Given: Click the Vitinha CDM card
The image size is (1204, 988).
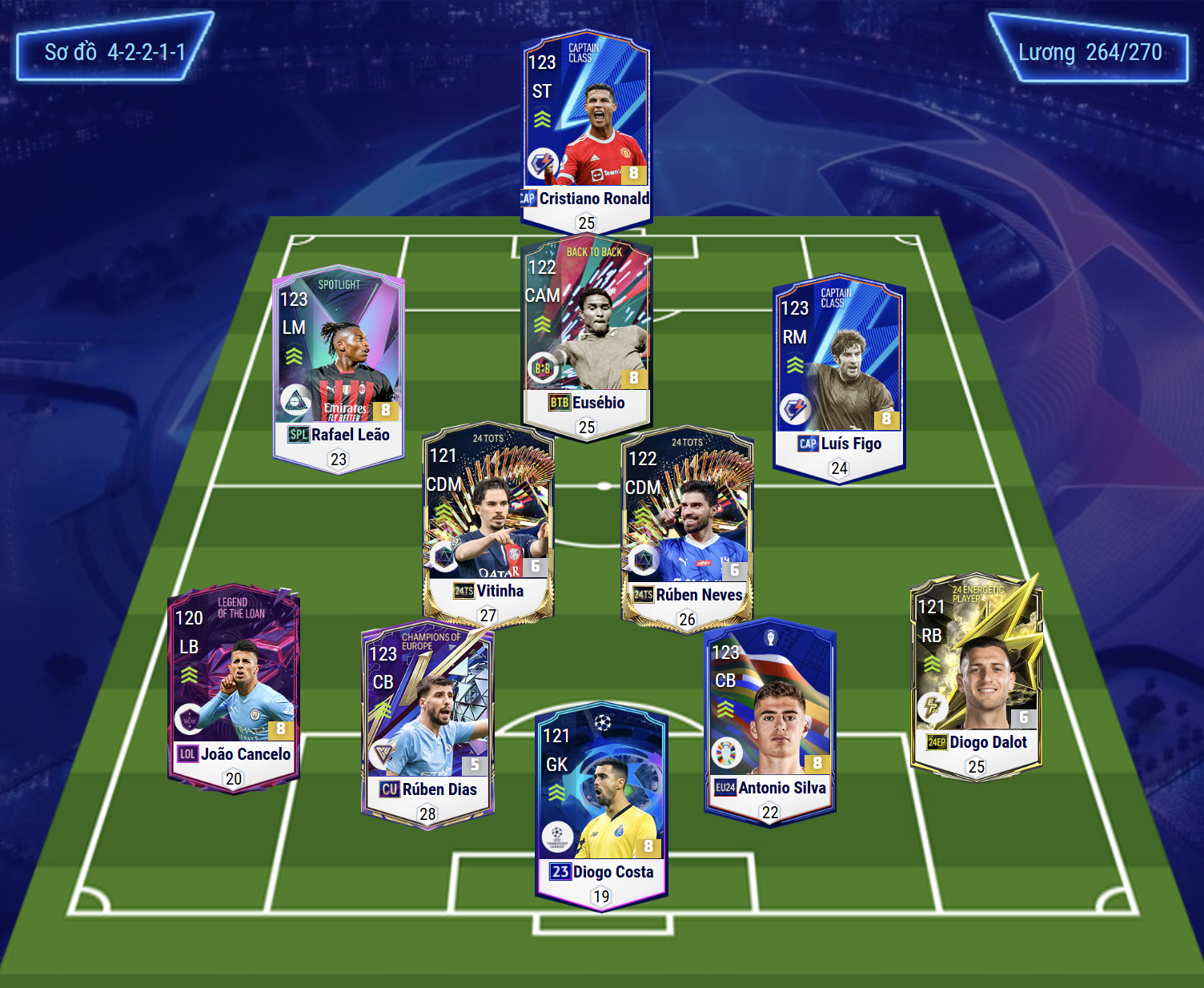Looking at the screenshot, I should click(x=488, y=524).
